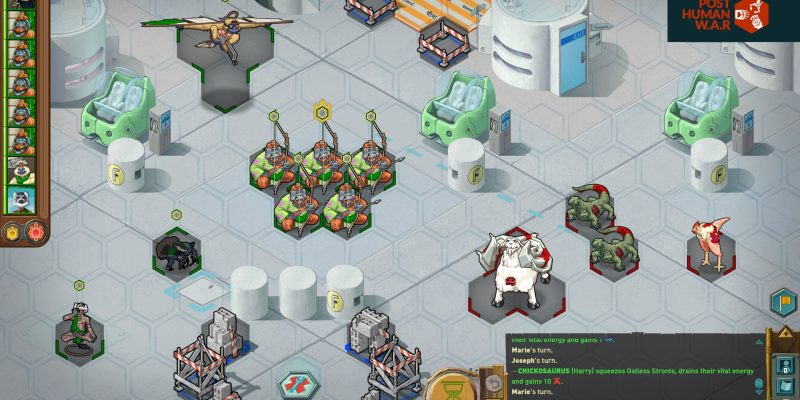Click the yellow shield icon under roster

(x=14, y=232)
